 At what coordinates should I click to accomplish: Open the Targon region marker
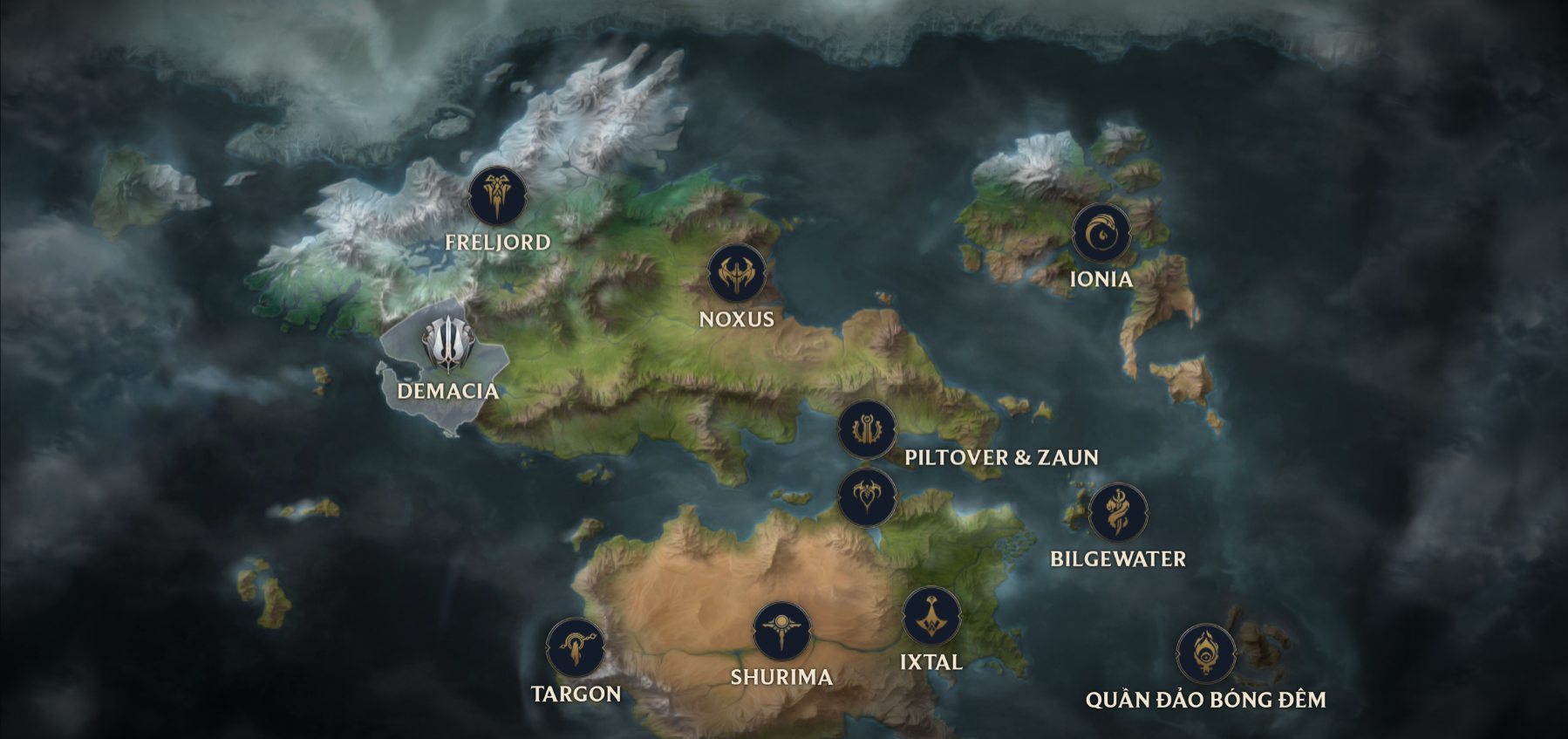pos(576,647)
